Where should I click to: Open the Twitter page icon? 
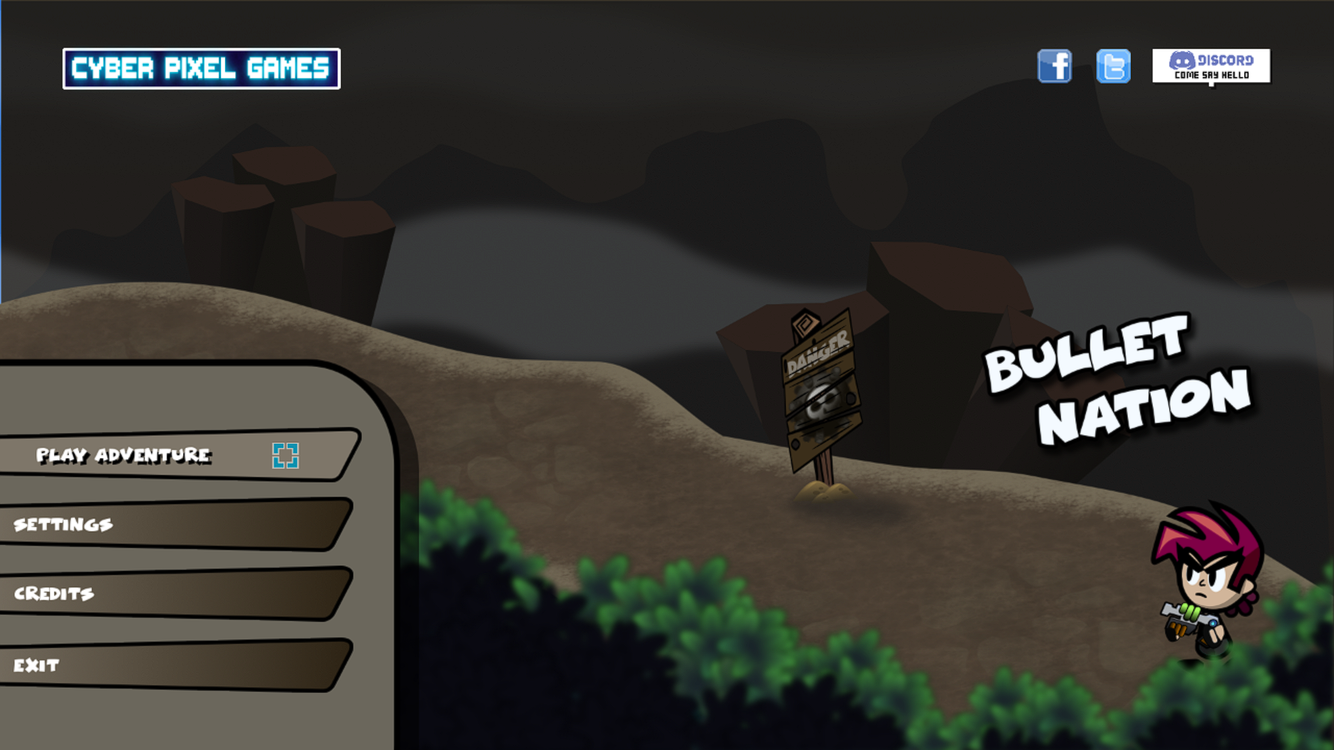pos(1113,64)
